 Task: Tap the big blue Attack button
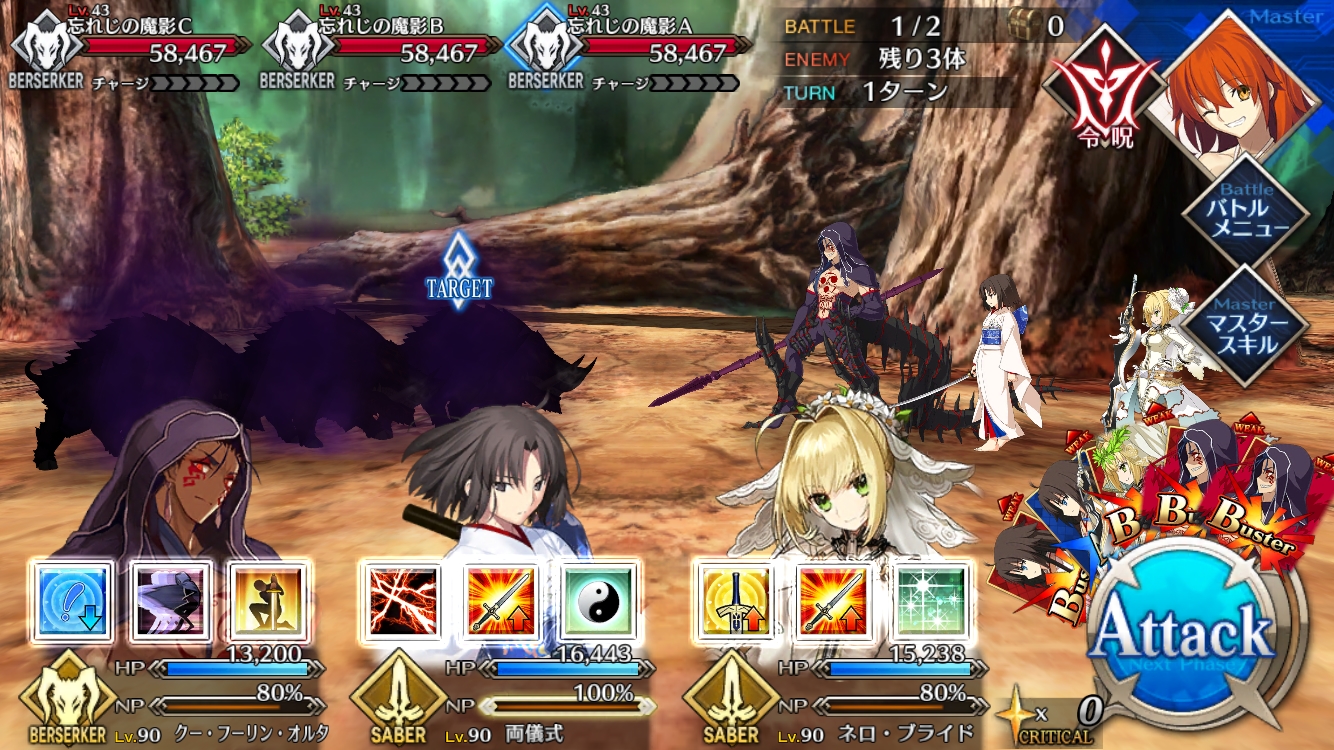(1185, 632)
